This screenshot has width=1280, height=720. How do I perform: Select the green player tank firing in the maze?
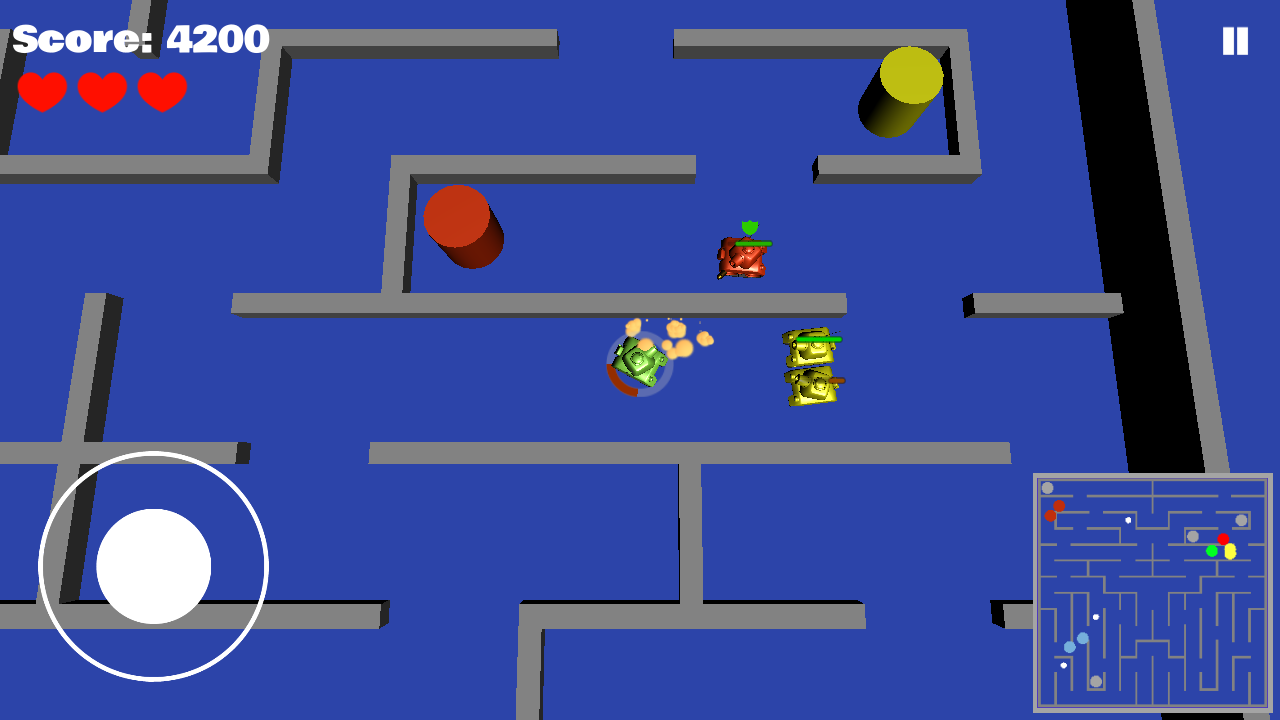(638, 365)
